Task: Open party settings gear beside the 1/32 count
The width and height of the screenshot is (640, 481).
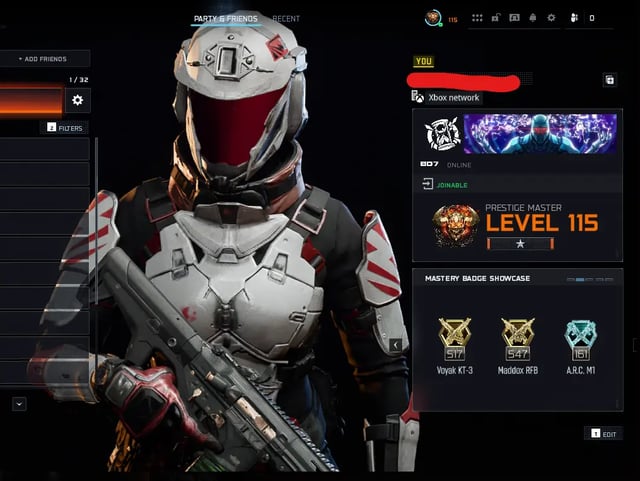Action: [x=77, y=100]
